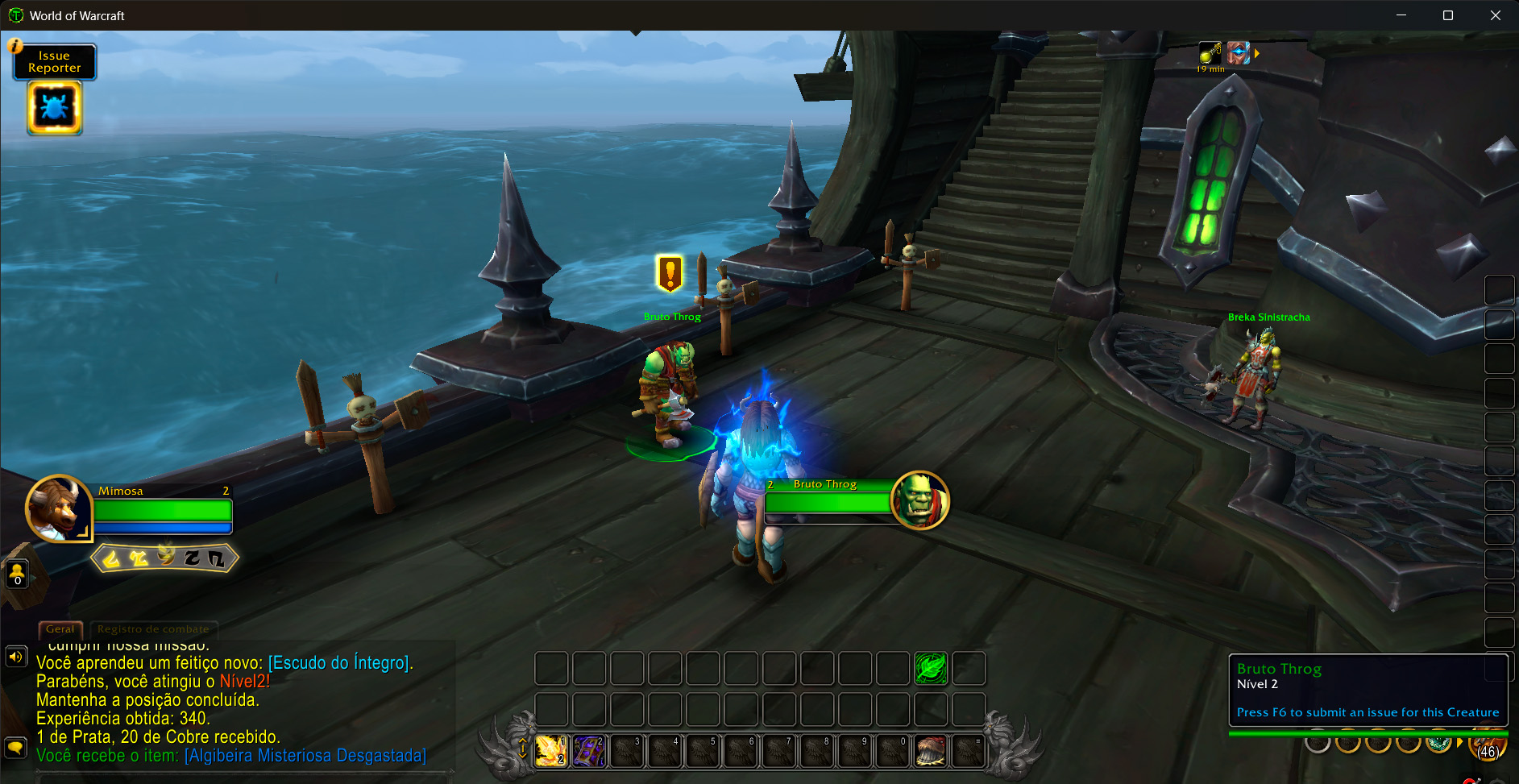Screen dimensions: 1519x784
Task: Switch to the Geral chat tab
Action: click(x=60, y=629)
